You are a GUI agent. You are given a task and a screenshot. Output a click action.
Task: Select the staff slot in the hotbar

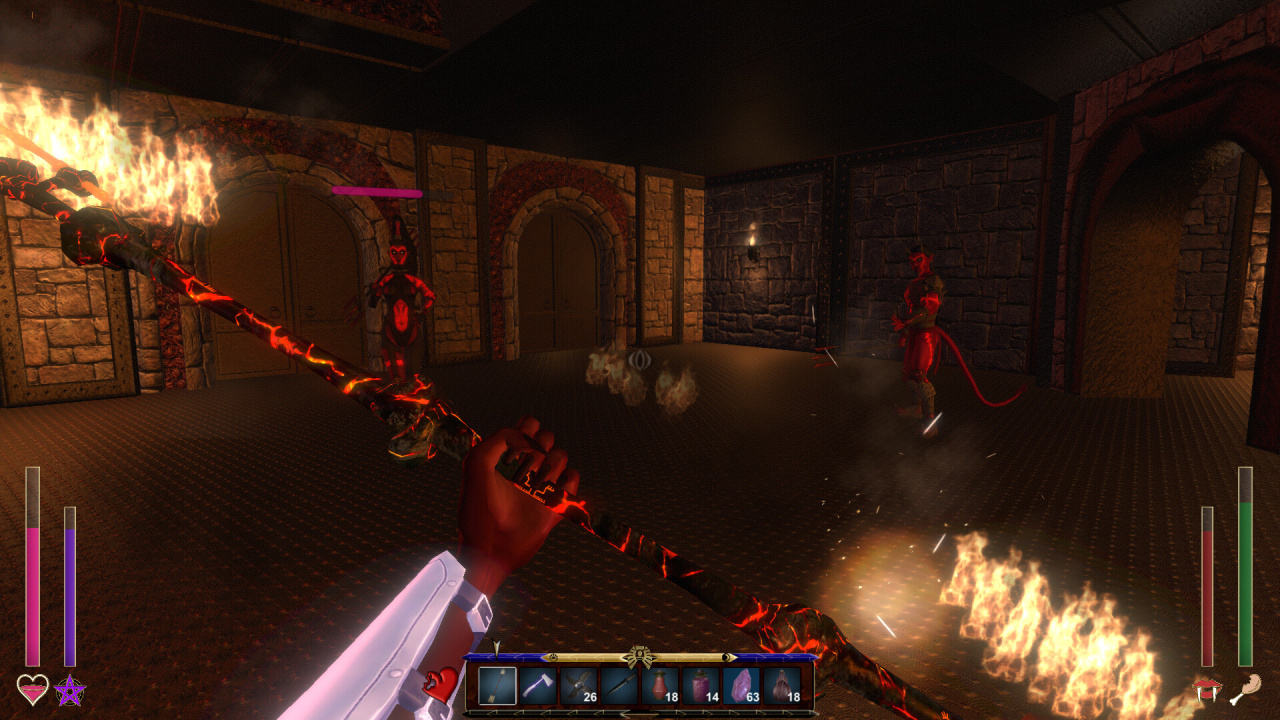click(497, 686)
